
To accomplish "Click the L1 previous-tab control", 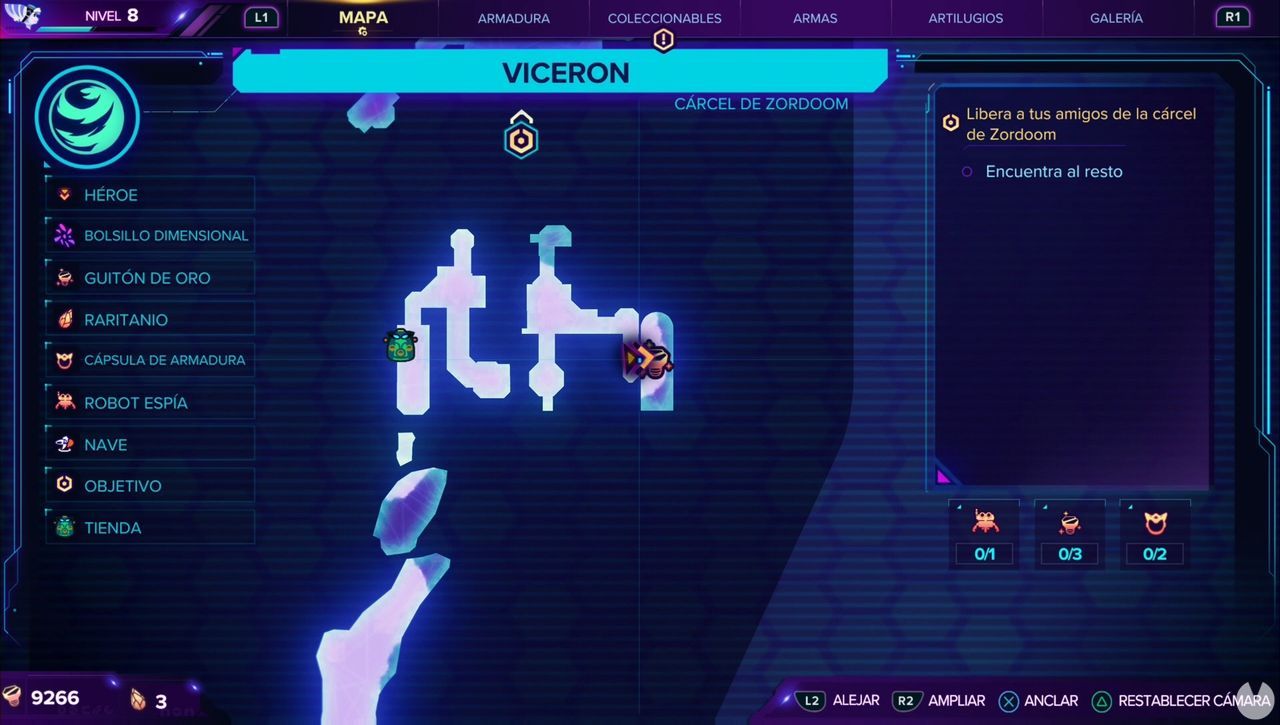I will [261, 17].
